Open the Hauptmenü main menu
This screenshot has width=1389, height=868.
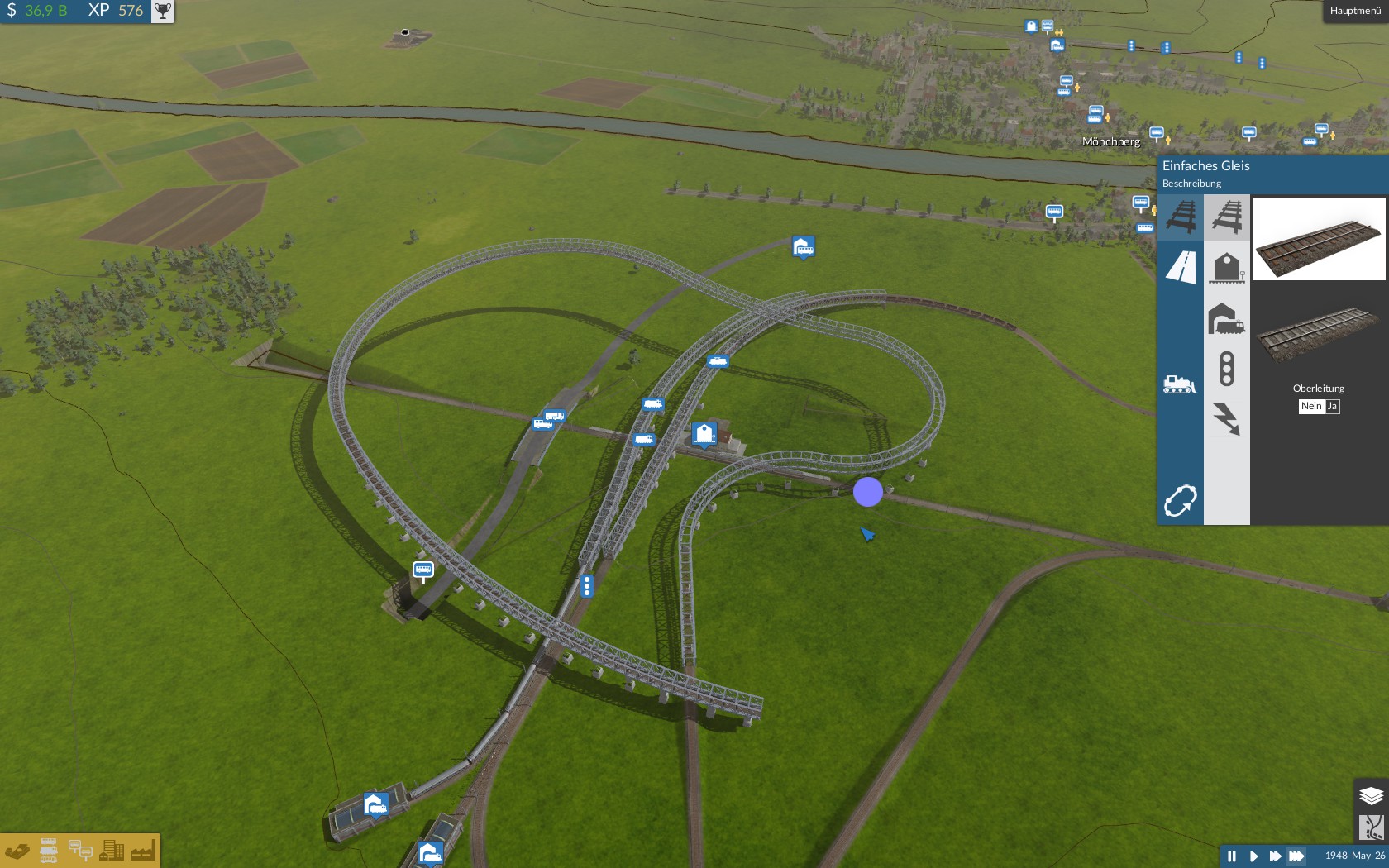coord(1354,11)
